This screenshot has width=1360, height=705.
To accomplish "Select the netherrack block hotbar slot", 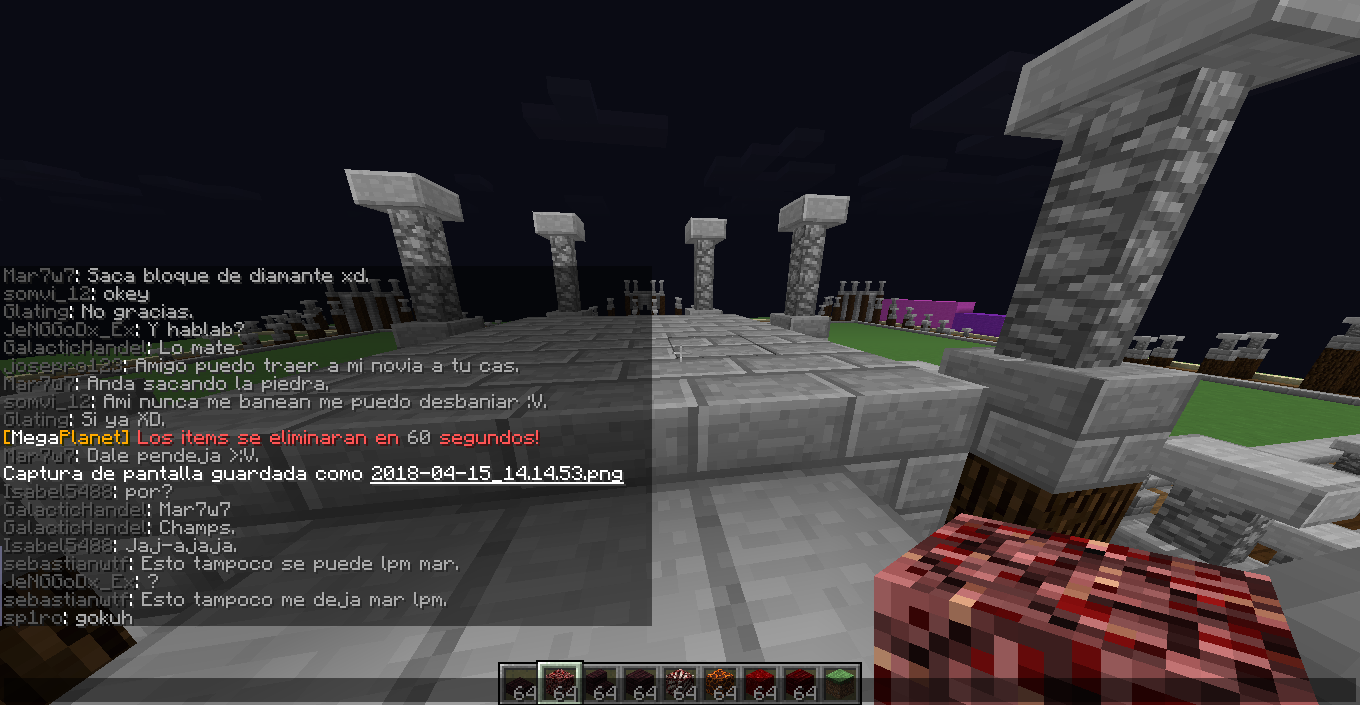I will (x=559, y=684).
